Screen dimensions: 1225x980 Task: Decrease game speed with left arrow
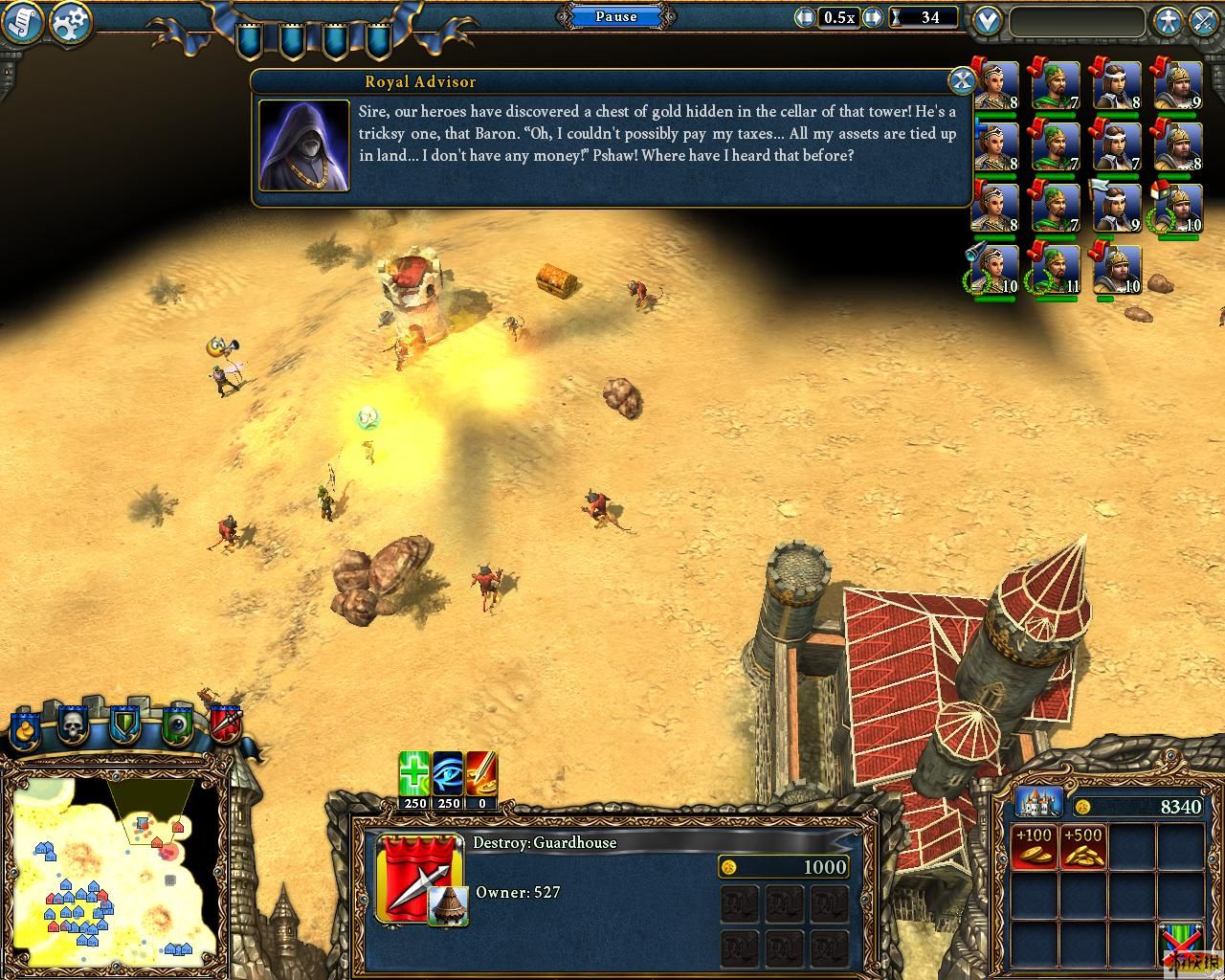[x=805, y=17]
